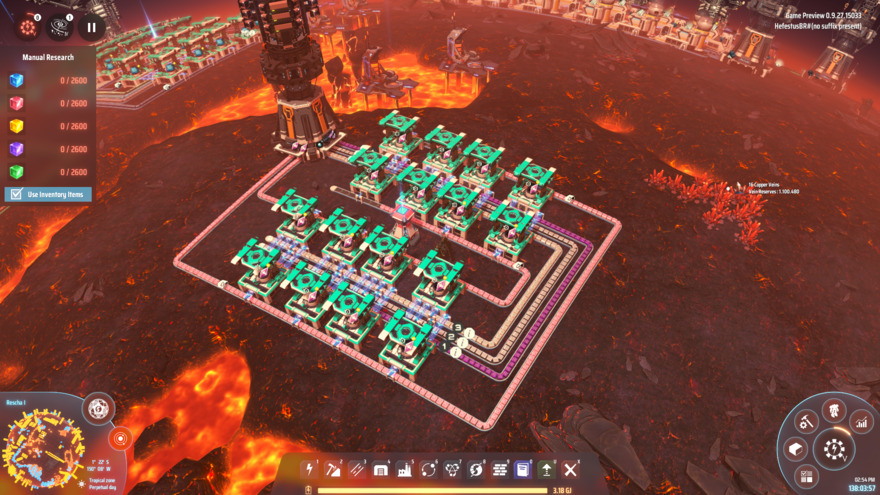The width and height of the screenshot is (880, 495).
Task: Click the central gear-and-lightning button
Action: [x=835, y=449]
